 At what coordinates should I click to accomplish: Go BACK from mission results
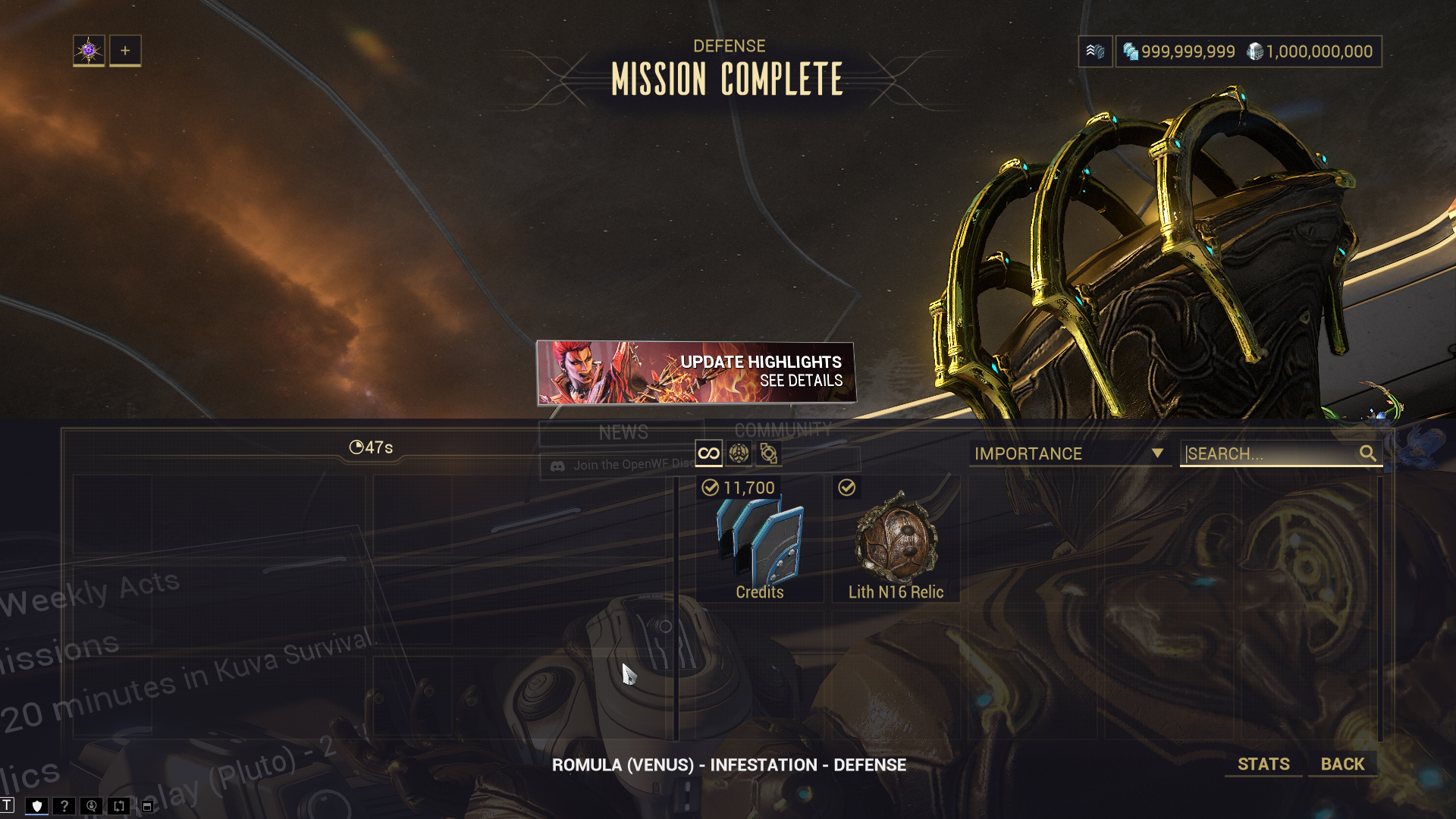[x=1342, y=764]
